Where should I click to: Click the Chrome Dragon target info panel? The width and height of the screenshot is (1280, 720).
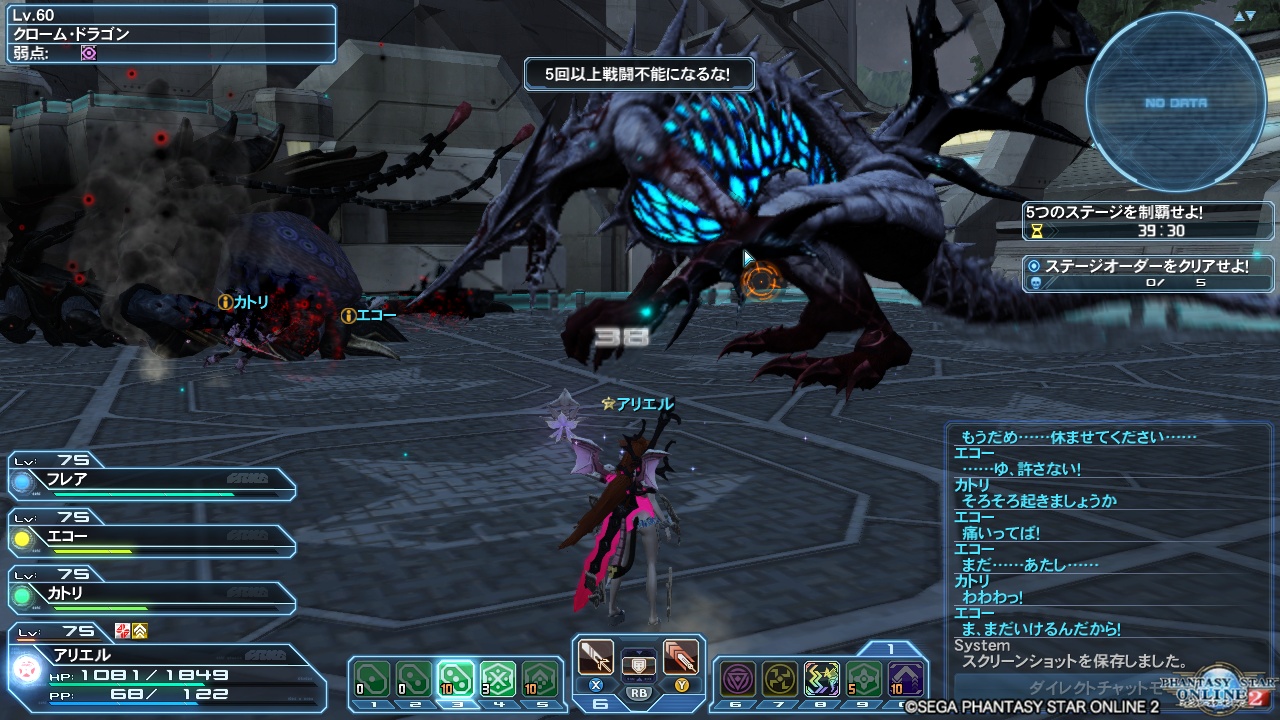[170, 34]
